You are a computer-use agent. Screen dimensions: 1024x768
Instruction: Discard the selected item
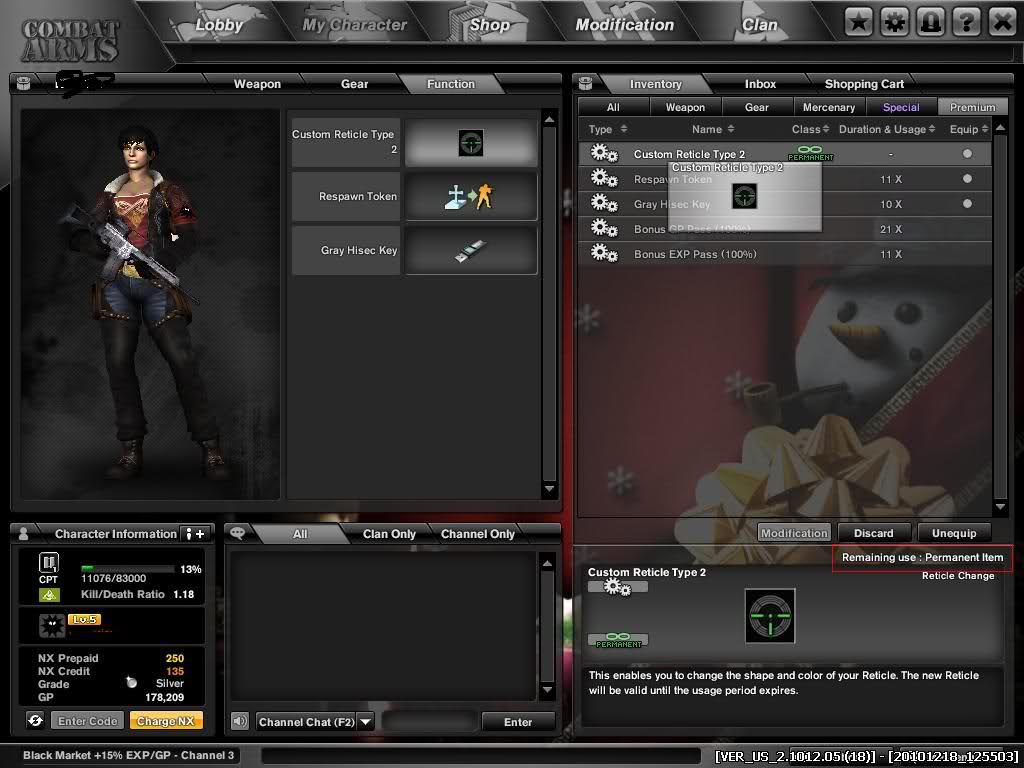click(873, 533)
